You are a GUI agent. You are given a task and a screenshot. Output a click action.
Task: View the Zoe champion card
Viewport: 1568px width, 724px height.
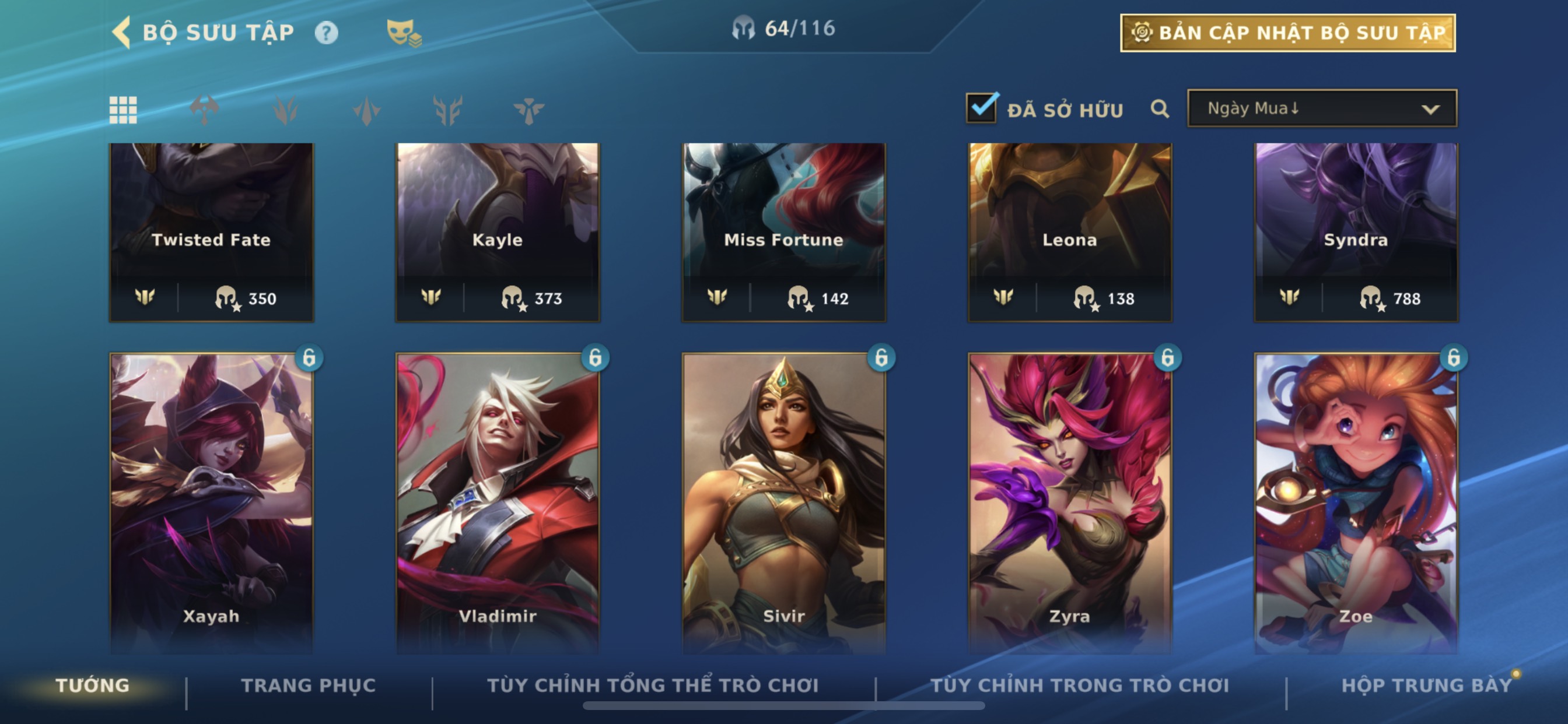coord(1356,502)
